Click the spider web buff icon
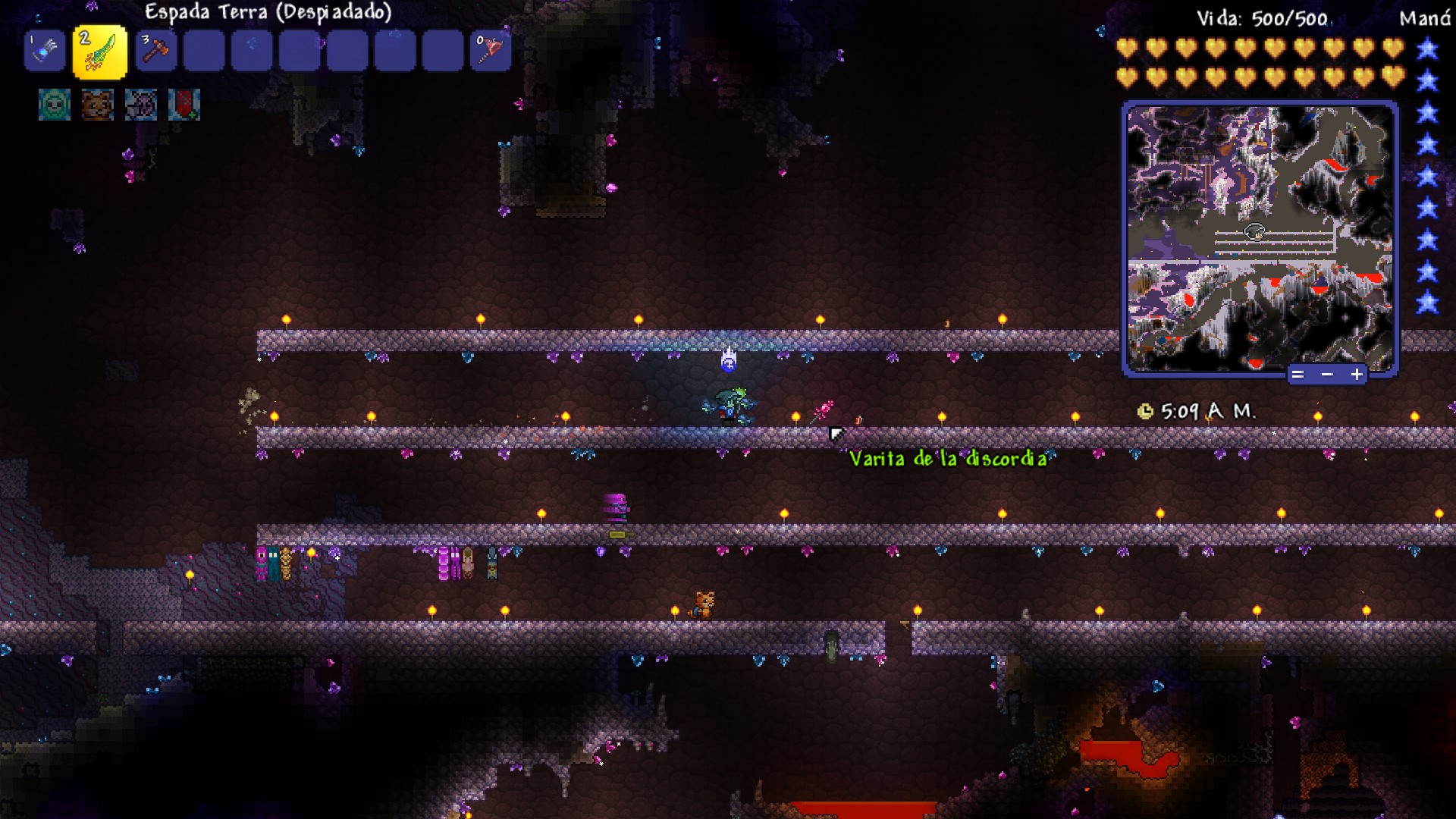 (x=141, y=105)
